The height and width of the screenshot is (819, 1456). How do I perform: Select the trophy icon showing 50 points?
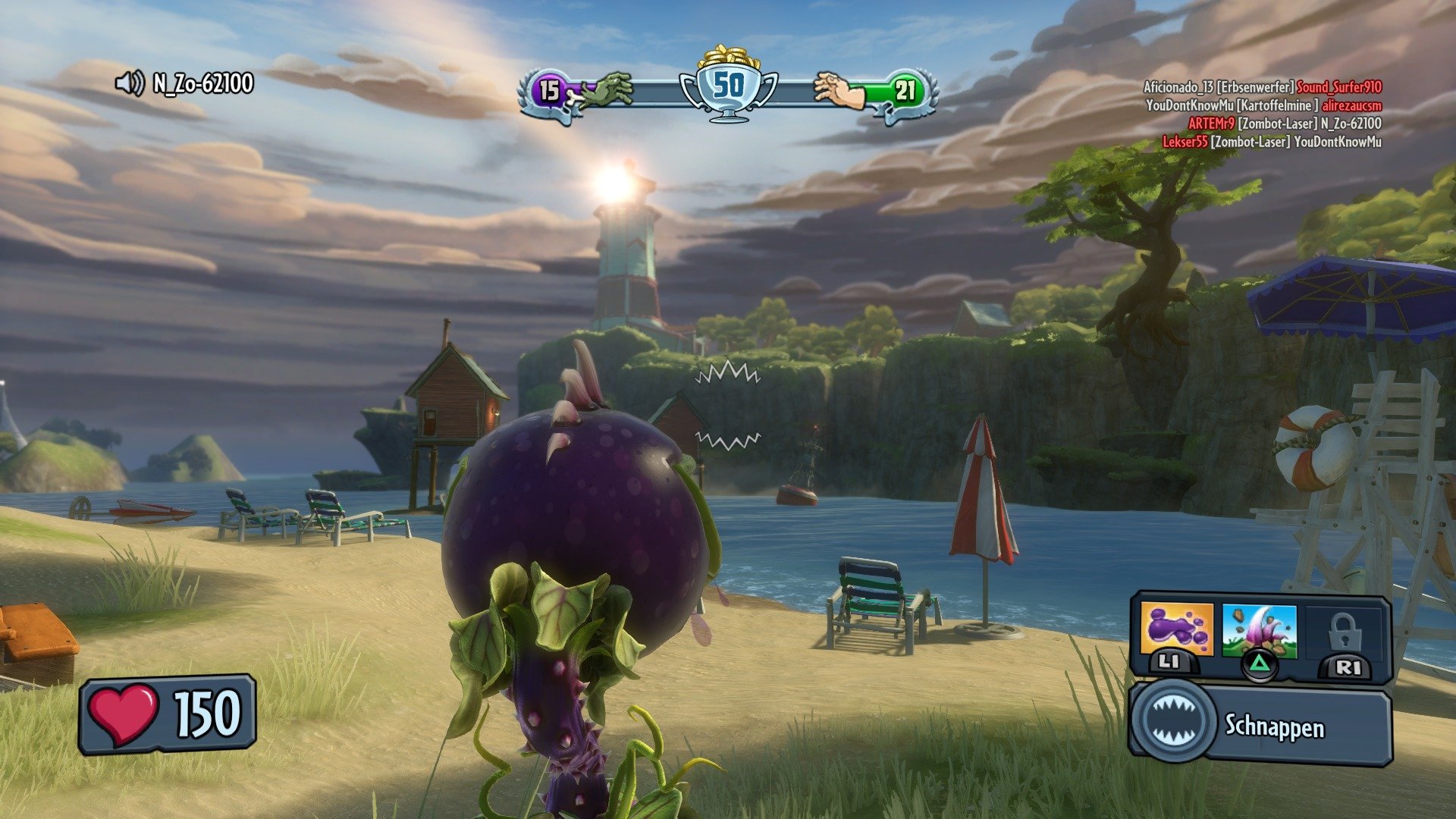[728, 86]
